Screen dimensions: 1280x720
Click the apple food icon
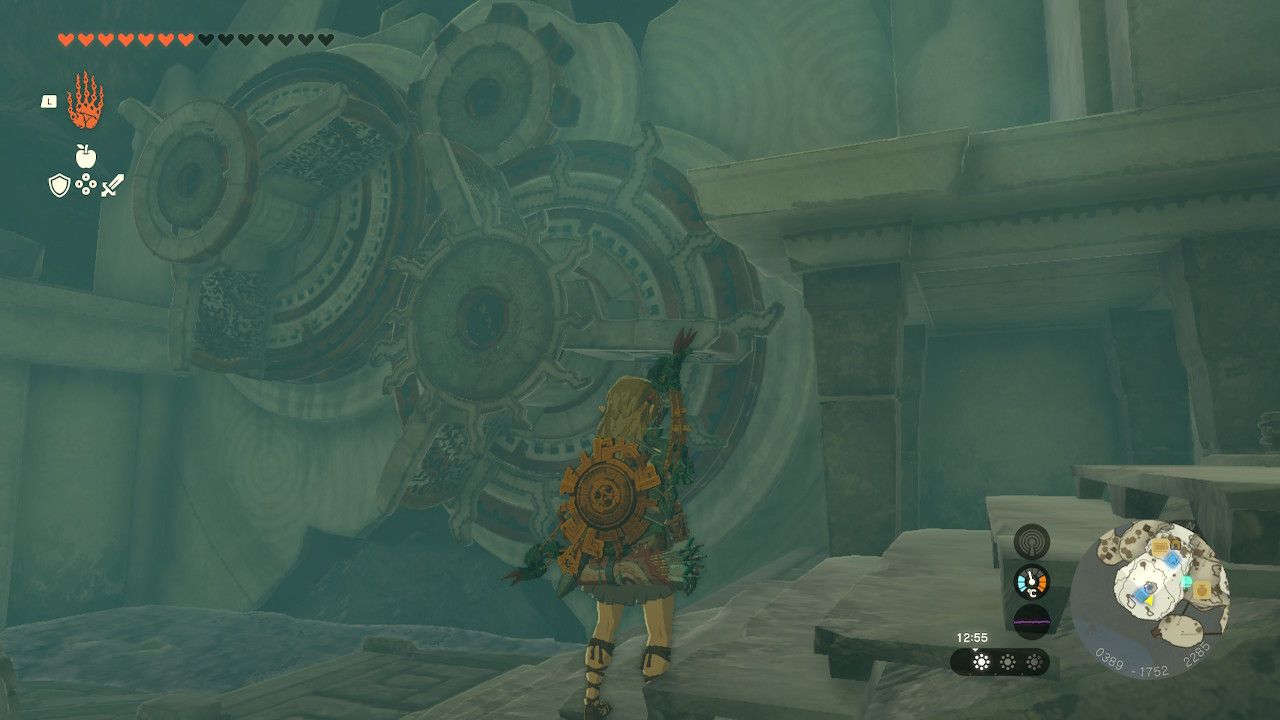[x=86, y=155]
